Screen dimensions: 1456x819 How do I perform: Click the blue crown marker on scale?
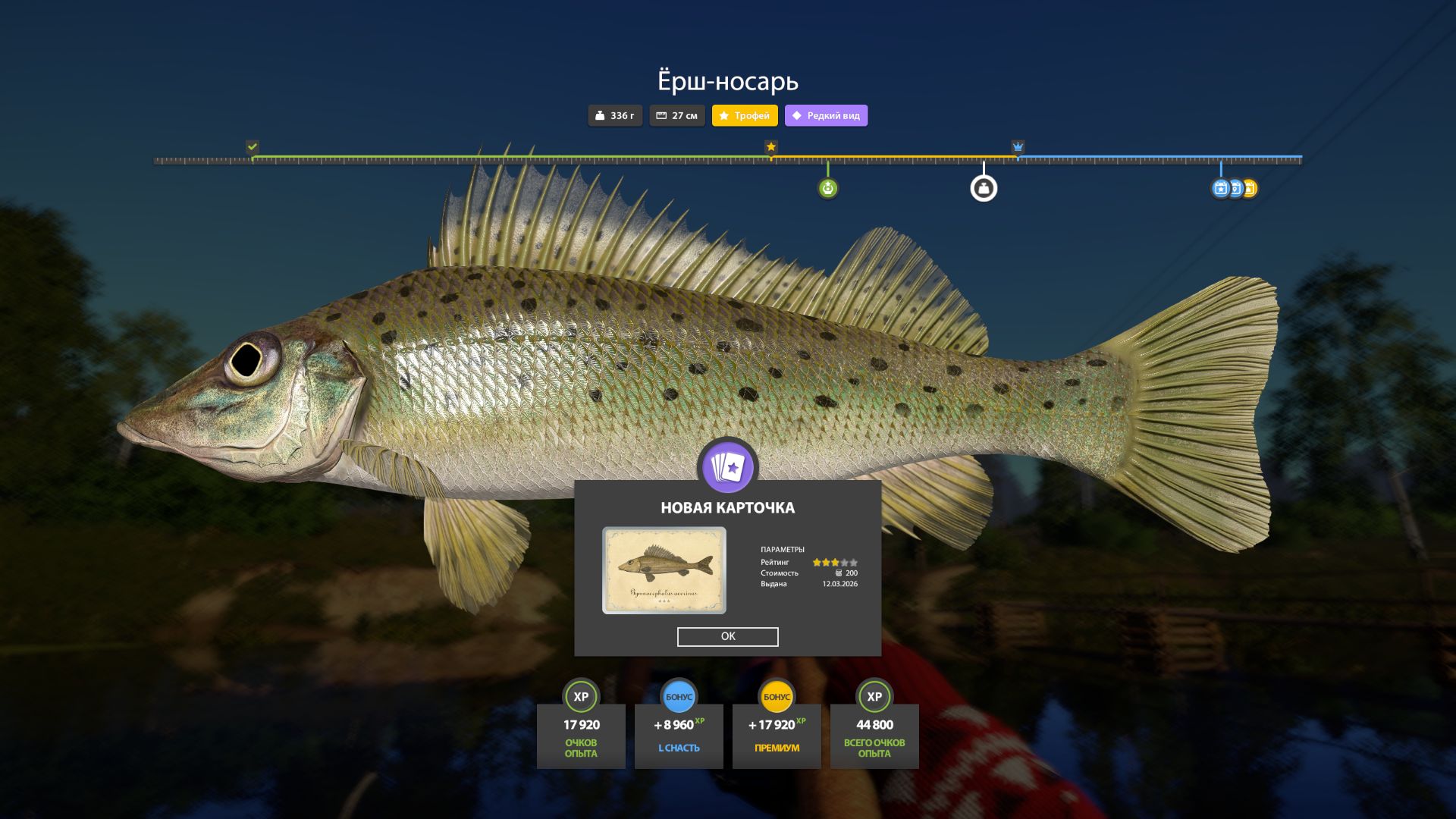coord(1018,147)
